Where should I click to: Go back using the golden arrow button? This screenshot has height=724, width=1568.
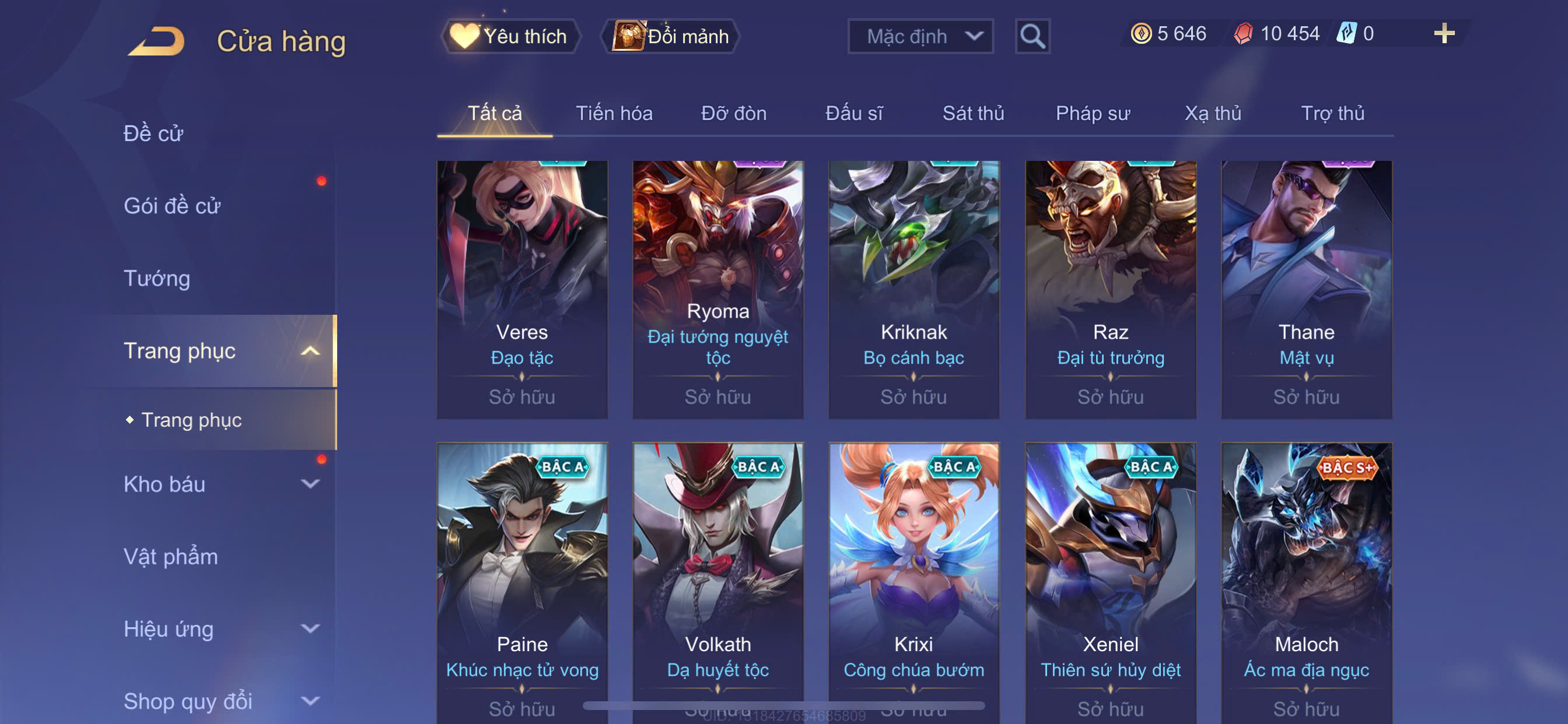point(156,41)
